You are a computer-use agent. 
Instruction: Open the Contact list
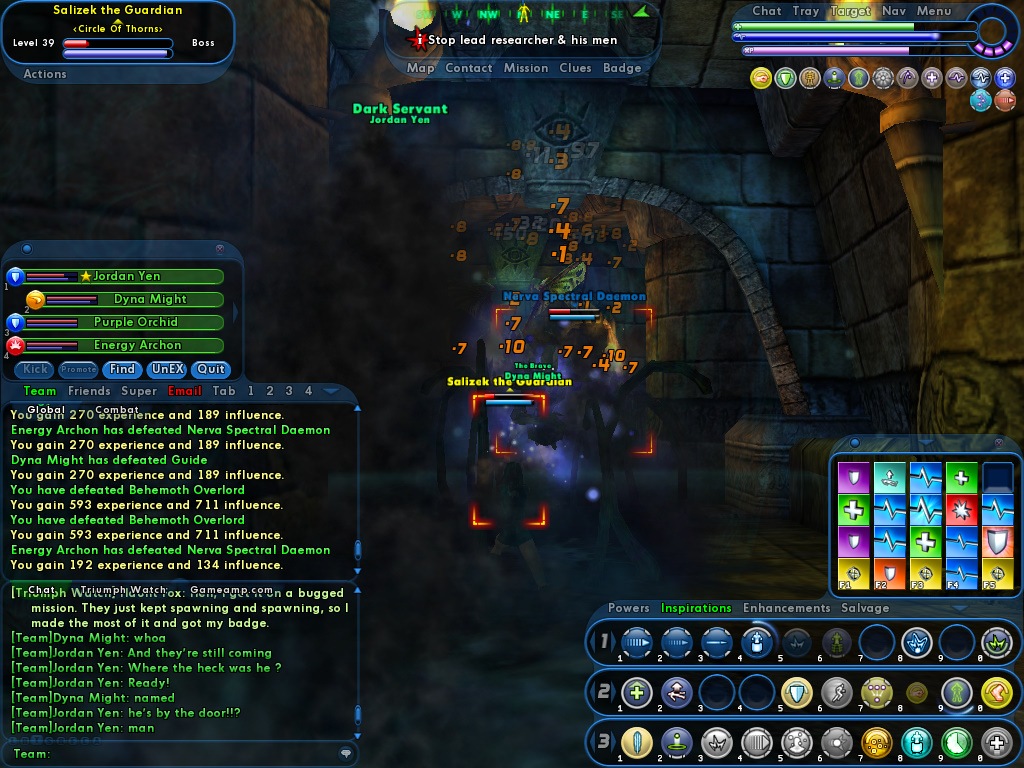[468, 68]
